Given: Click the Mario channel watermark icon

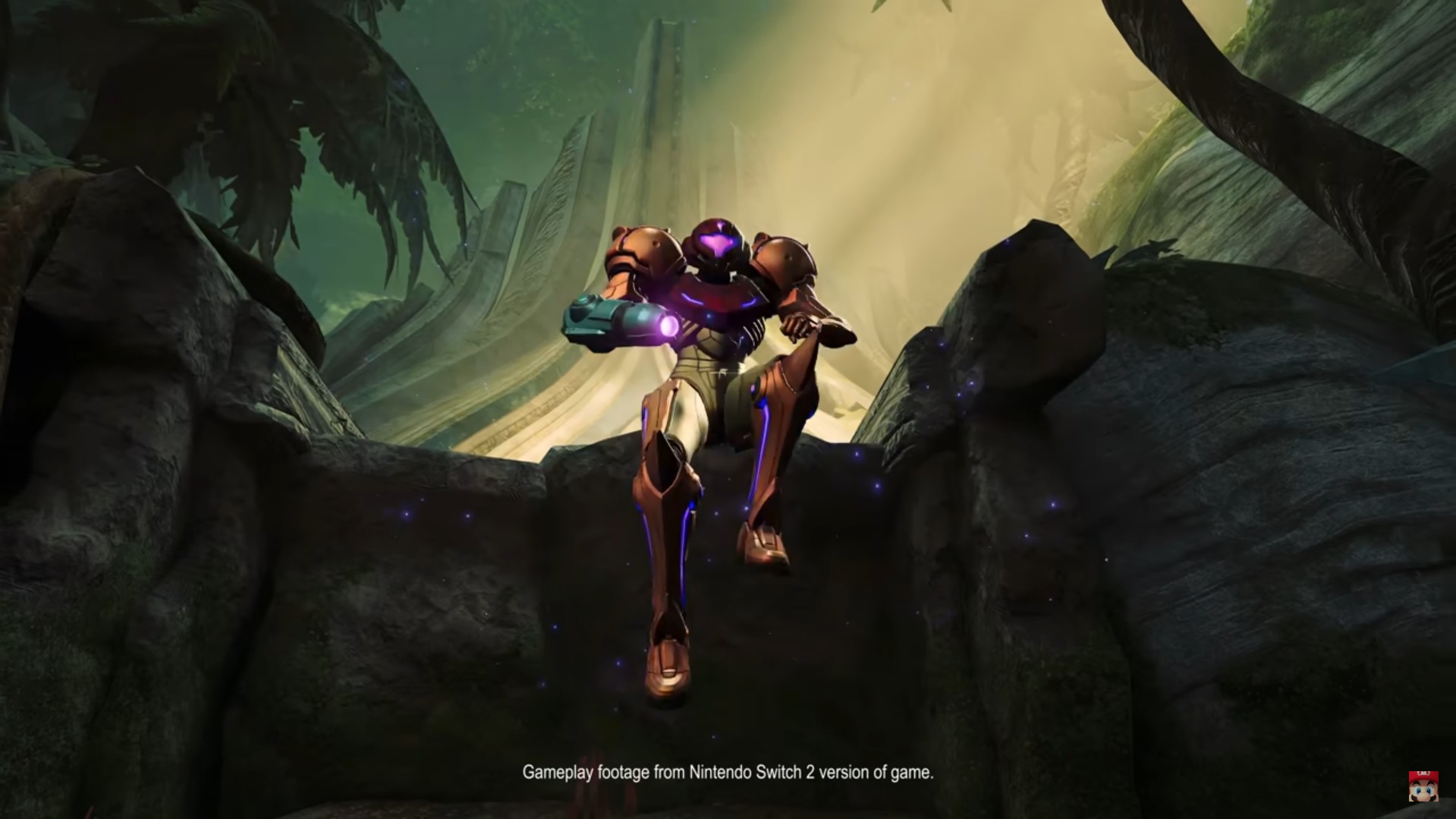Looking at the screenshot, I should click(x=1423, y=787).
